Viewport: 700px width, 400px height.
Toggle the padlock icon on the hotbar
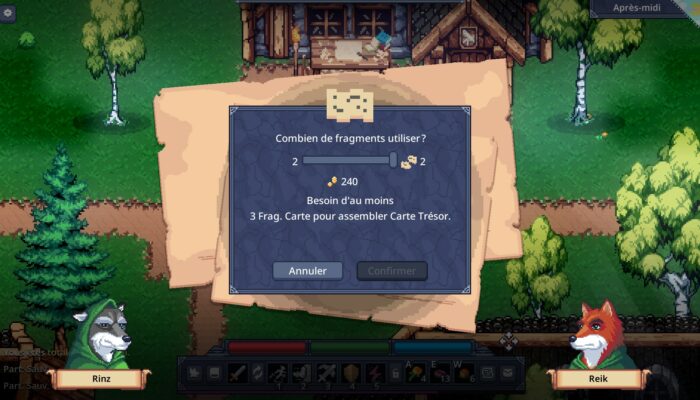pyautogui.click(x=396, y=373)
